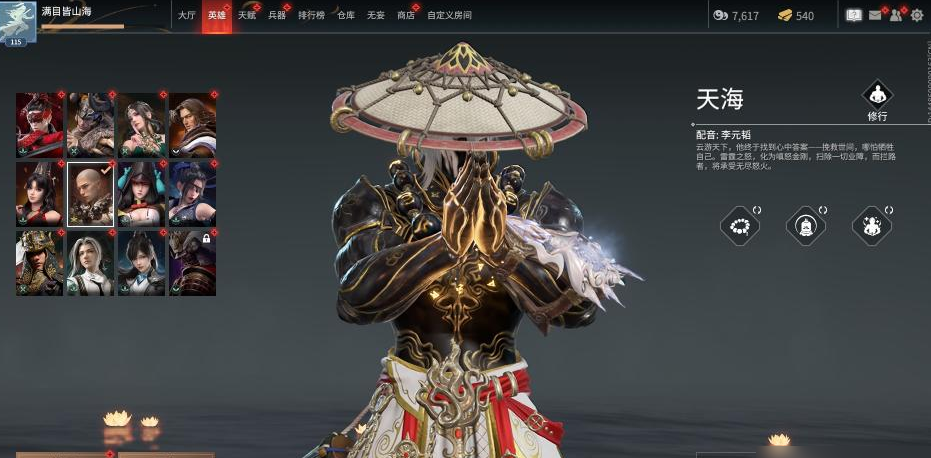
Task: Select the bell skill icon
Action: (805, 225)
